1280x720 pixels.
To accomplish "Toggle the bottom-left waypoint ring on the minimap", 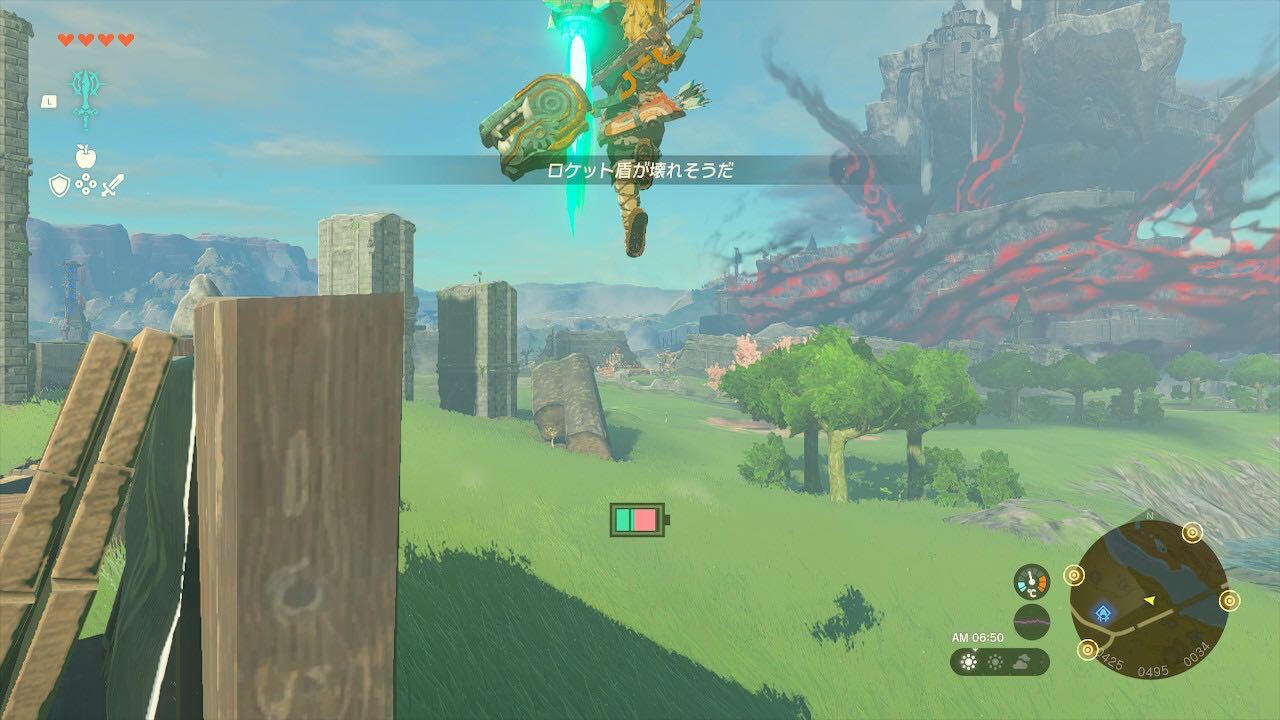I will [1087, 651].
